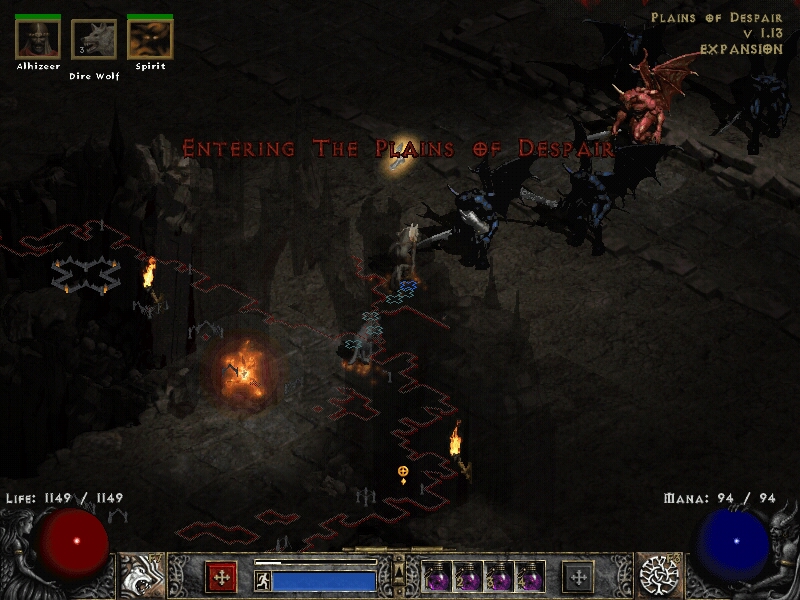Toggle the run/walk running man button
800x600 pixels.
(262, 580)
